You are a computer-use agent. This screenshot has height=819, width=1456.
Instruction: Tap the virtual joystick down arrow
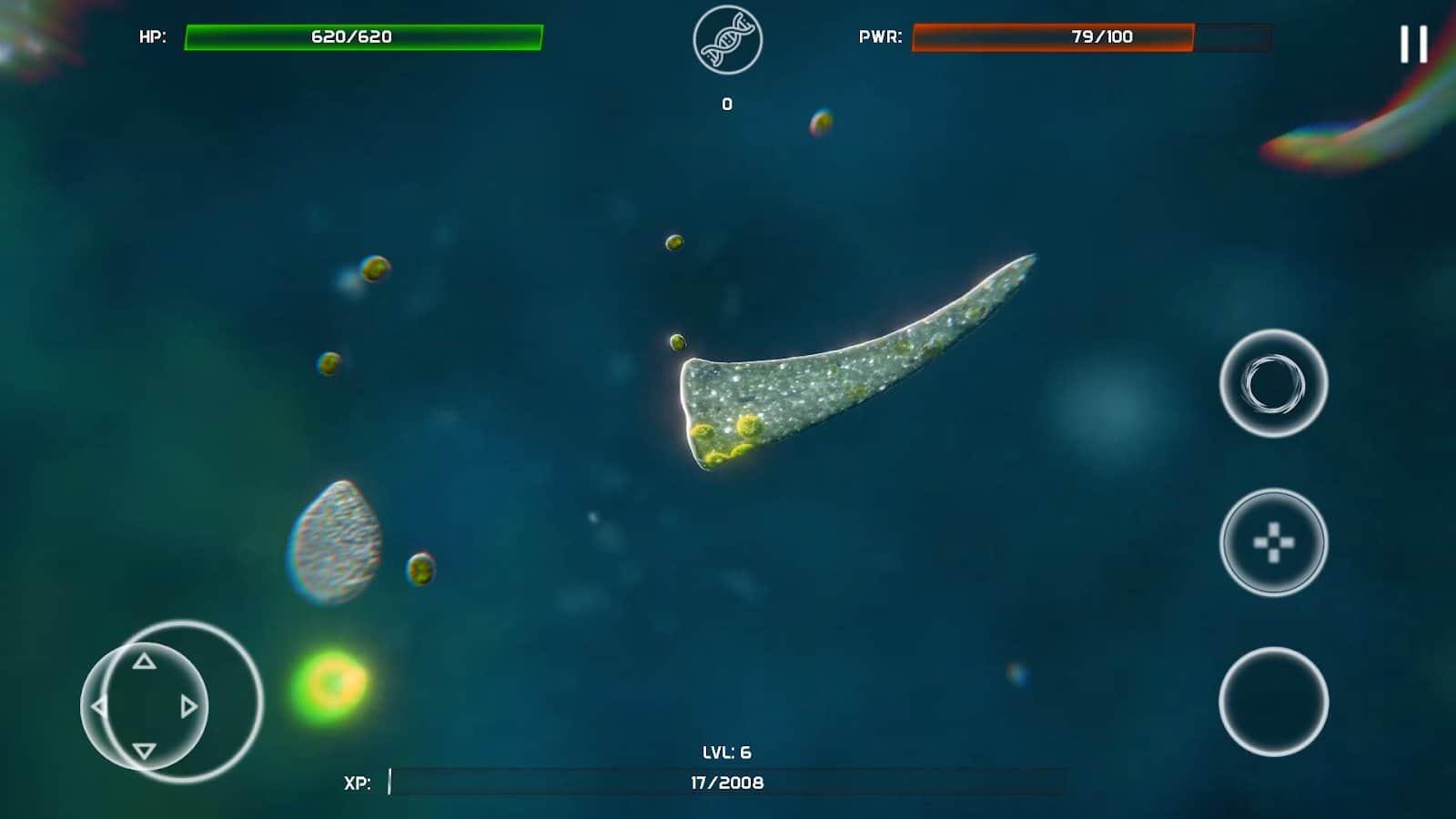[x=144, y=751]
